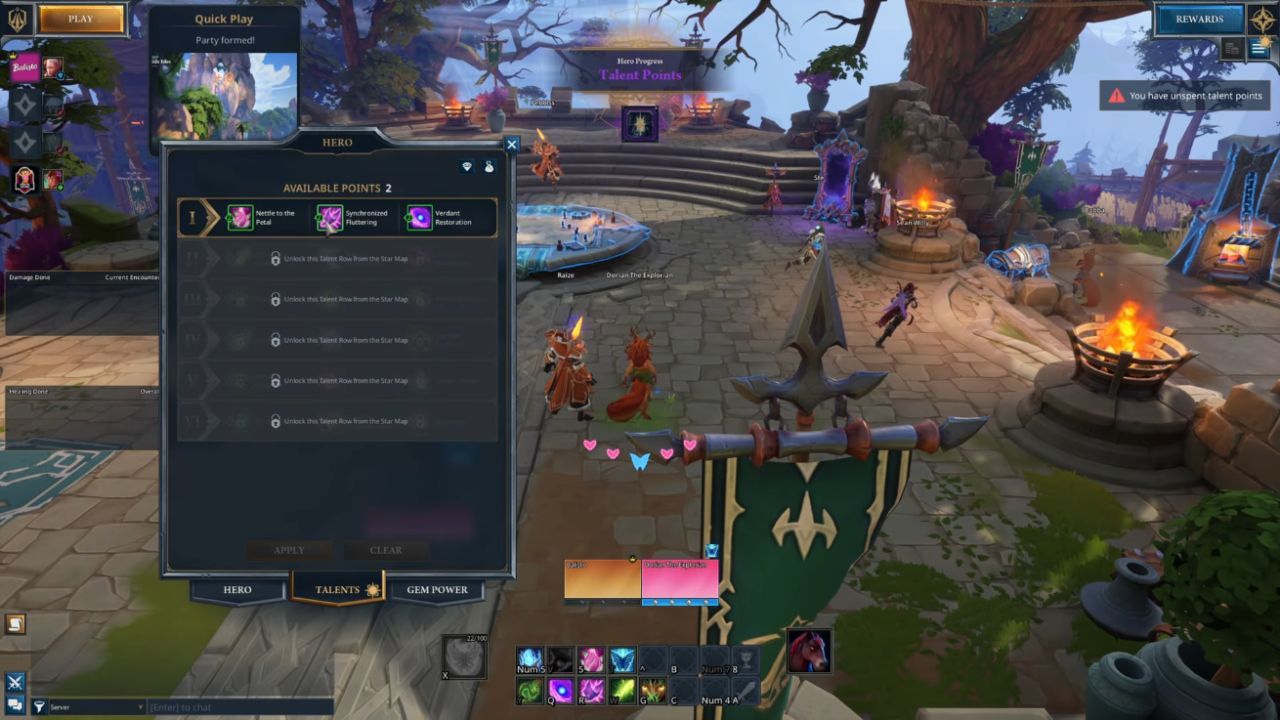Screen dimensions: 1280x720
Task: Toggle the unspent talent points warning notification
Action: pos(1183,96)
